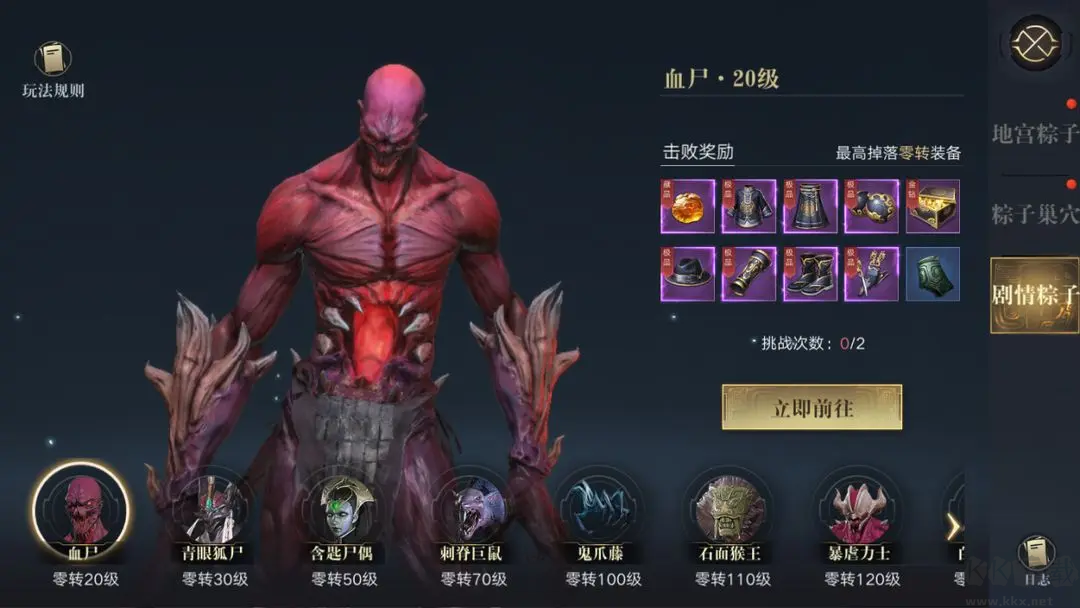Open the 日志 log scroll
1080x608 pixels.
coord(1036,555)
